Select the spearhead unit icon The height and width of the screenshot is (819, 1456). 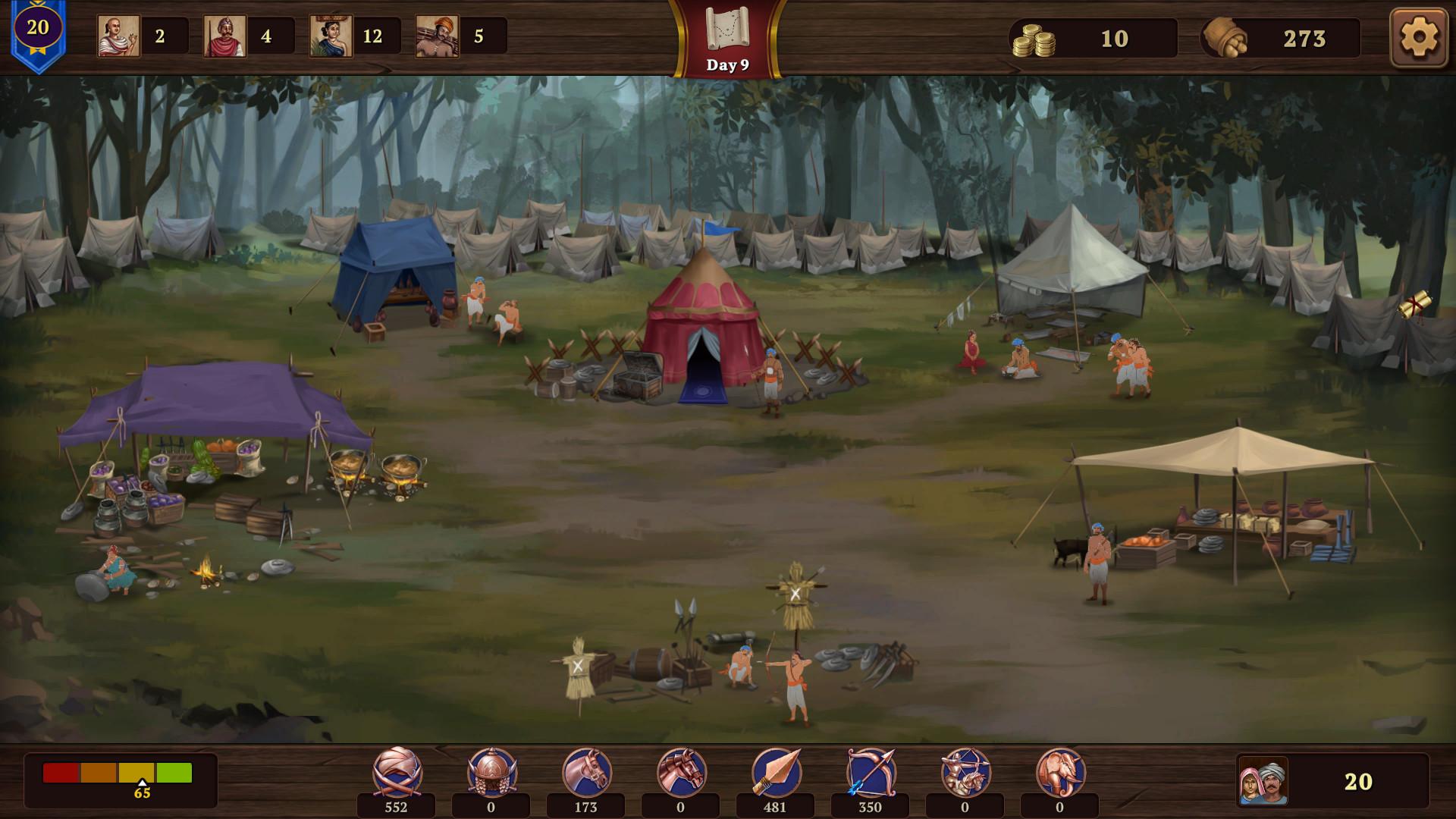[776, 772]
